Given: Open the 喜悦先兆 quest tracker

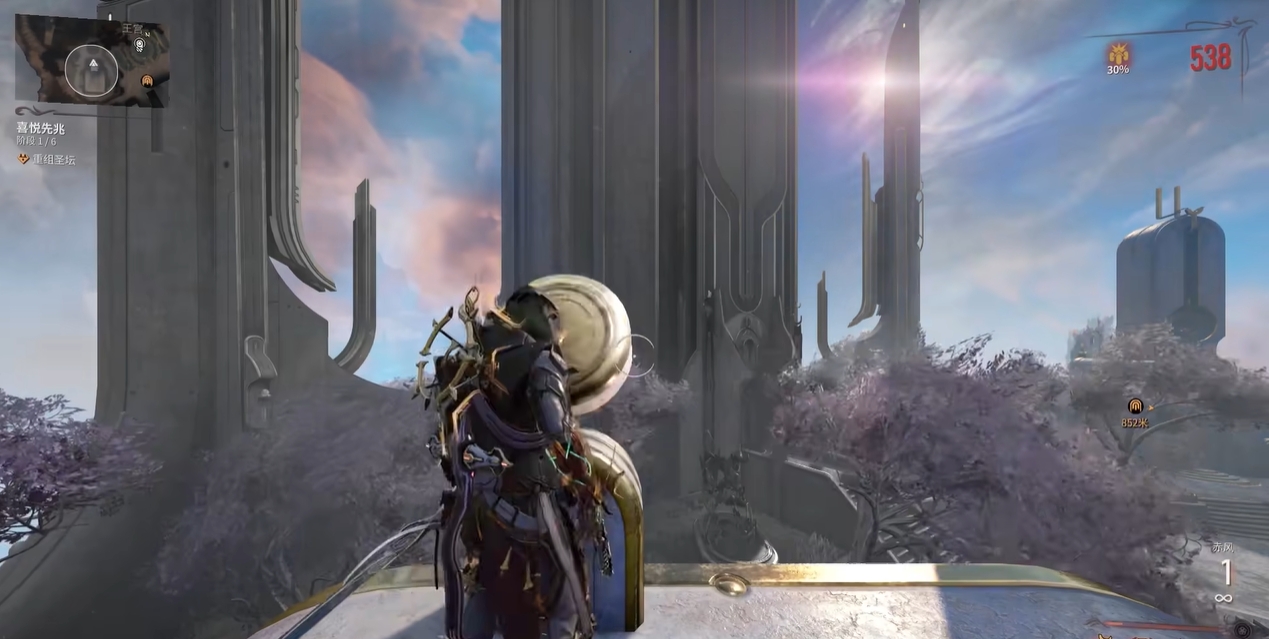Looking at the screenshot, I should click(41, 128).
